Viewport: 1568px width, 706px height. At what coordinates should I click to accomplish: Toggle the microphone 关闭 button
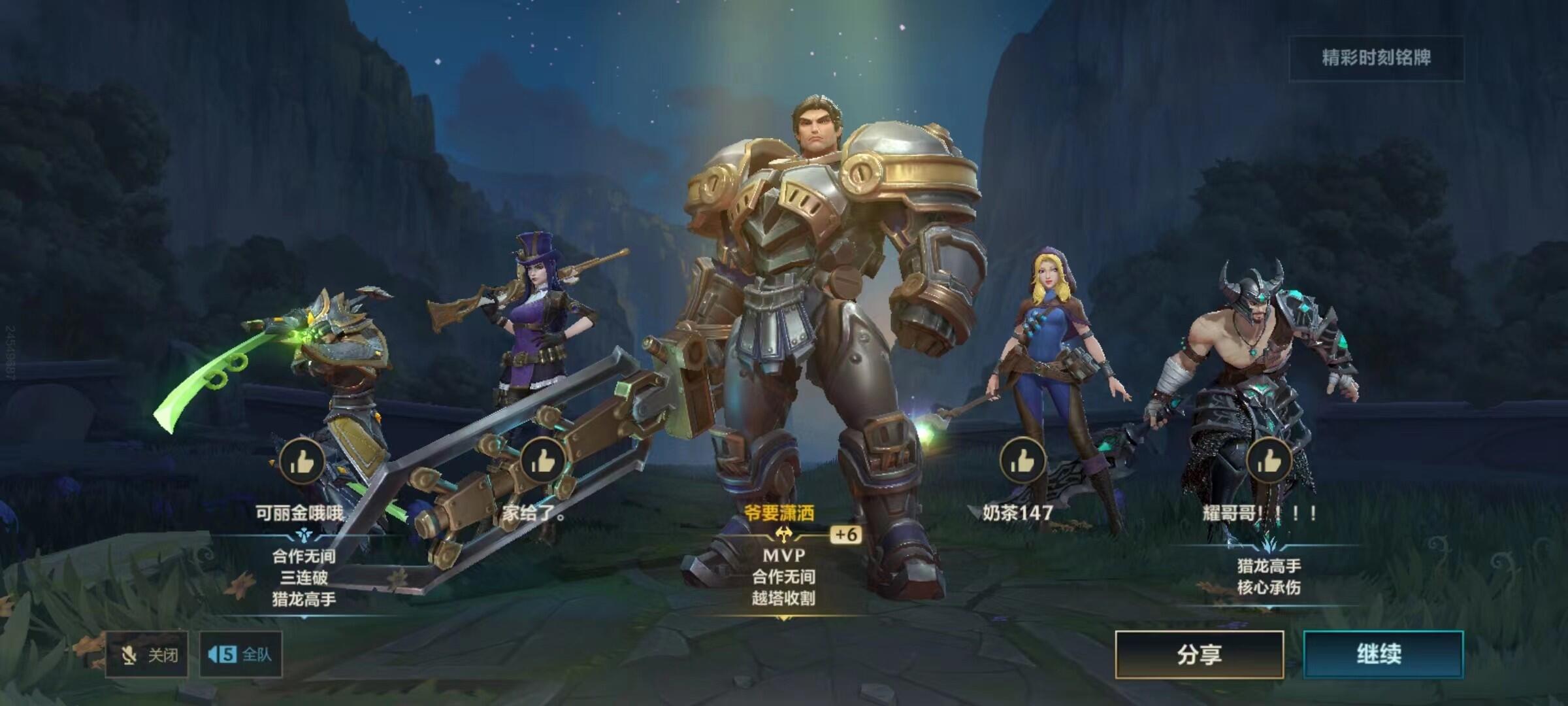pos(147,654)
